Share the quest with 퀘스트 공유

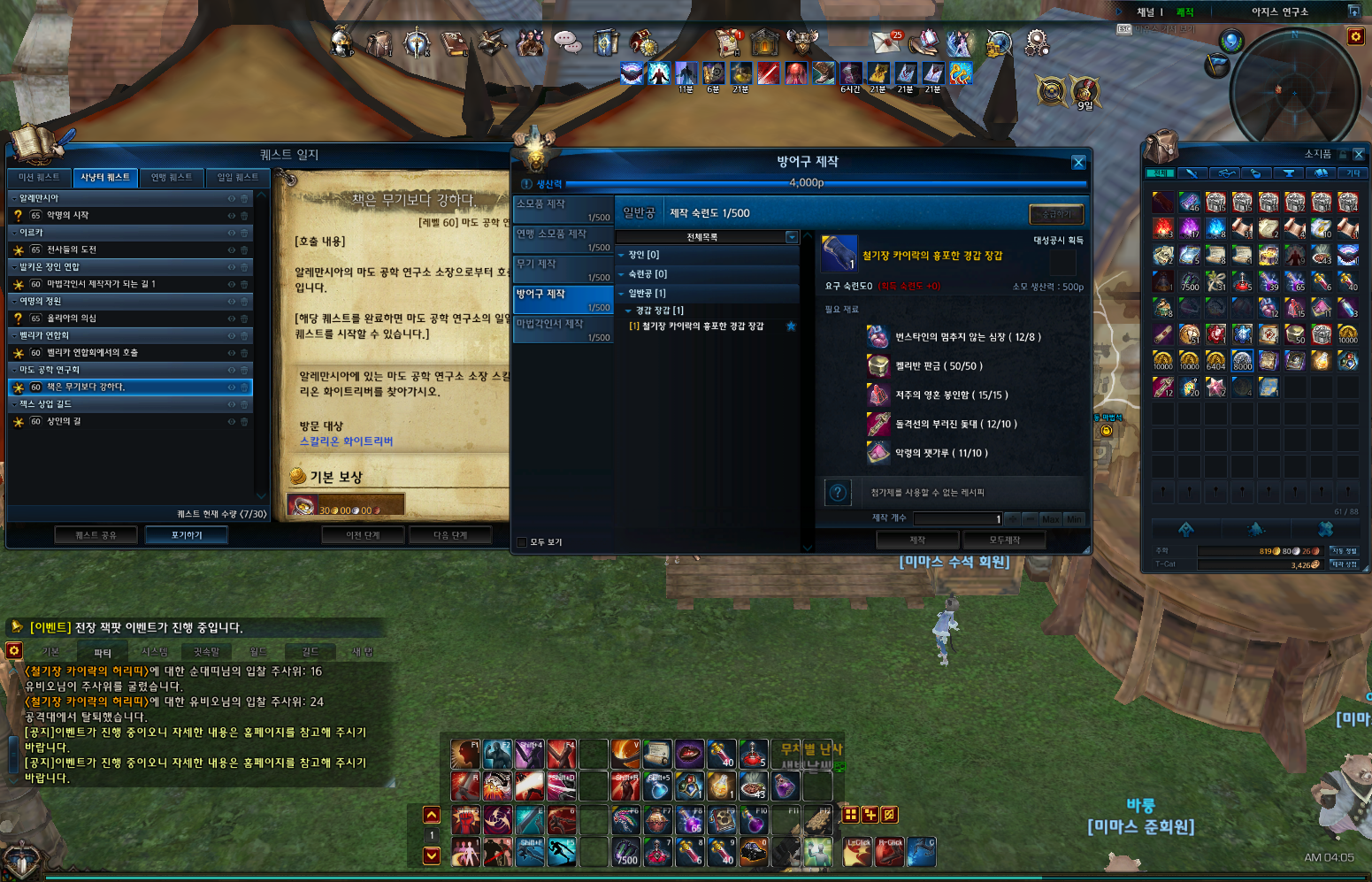tap(96, 535)
